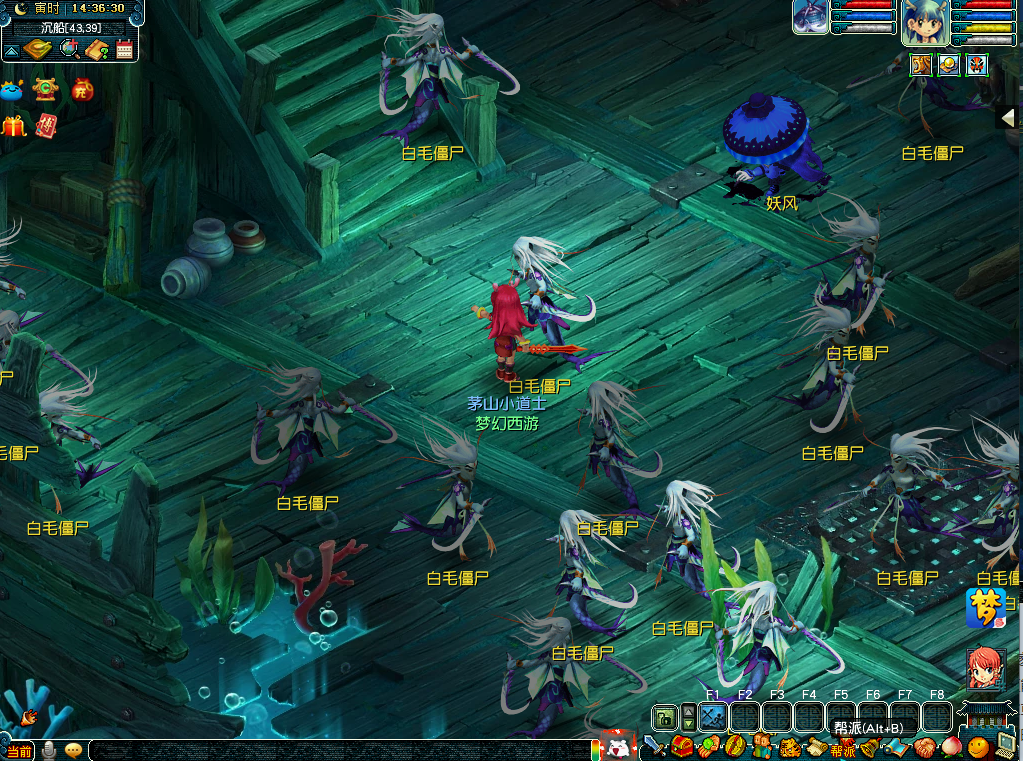The height and width of the screenshot is (761, 1023).
Task: Open the red gift box icon
Action: (x=13, y=126)
